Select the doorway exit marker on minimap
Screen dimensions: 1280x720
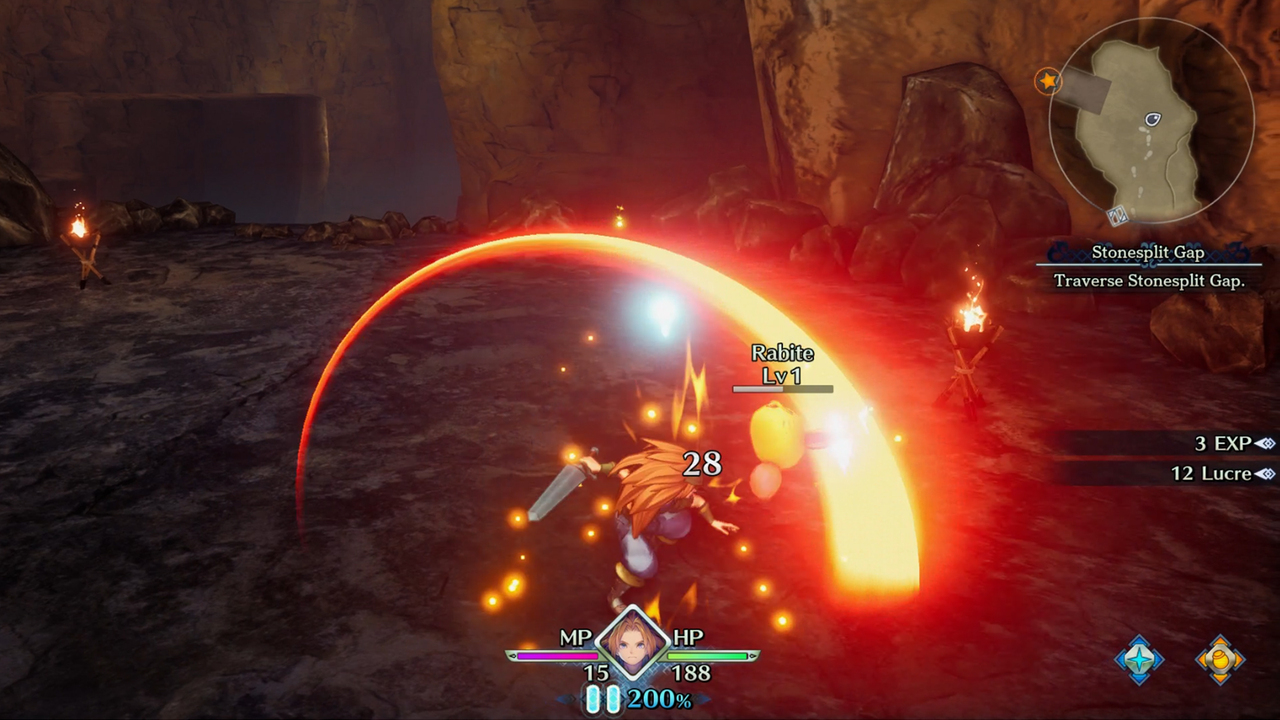coord(1118,214)
